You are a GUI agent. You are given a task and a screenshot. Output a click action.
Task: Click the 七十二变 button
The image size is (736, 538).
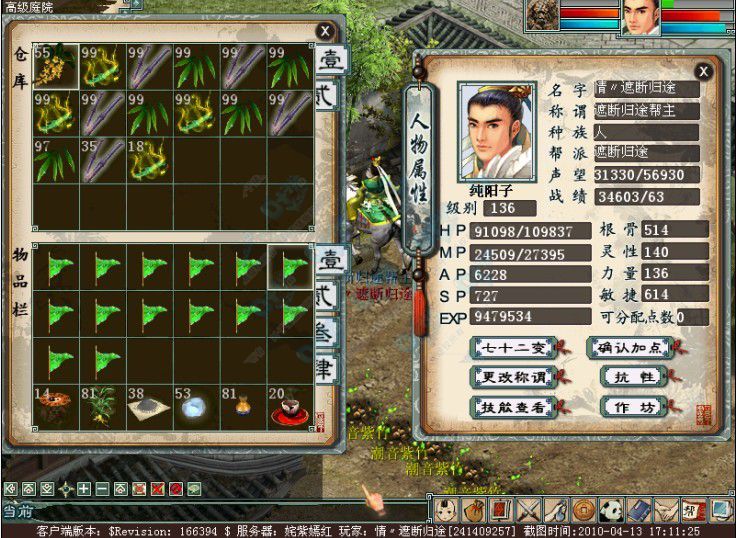coord(505,348)
